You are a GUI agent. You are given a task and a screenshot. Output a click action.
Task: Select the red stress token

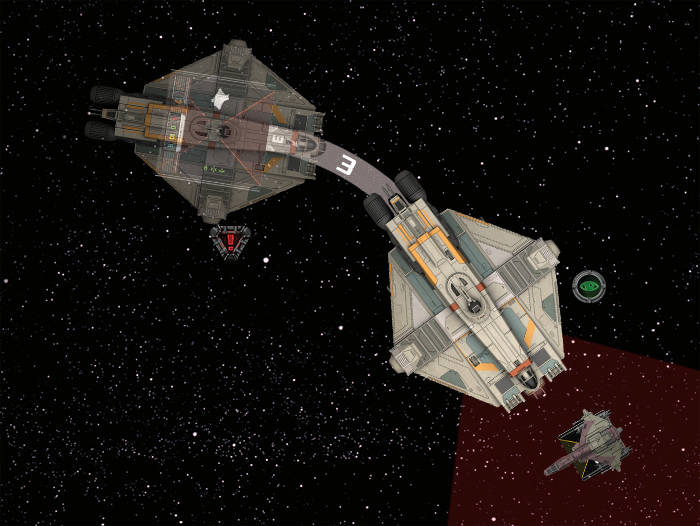[231, 240]
